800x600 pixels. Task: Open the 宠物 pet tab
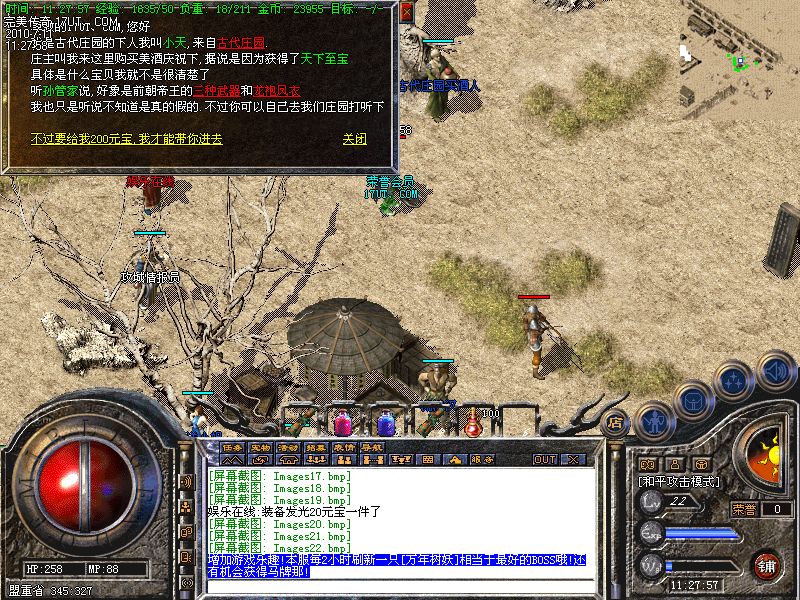point(261,446)
